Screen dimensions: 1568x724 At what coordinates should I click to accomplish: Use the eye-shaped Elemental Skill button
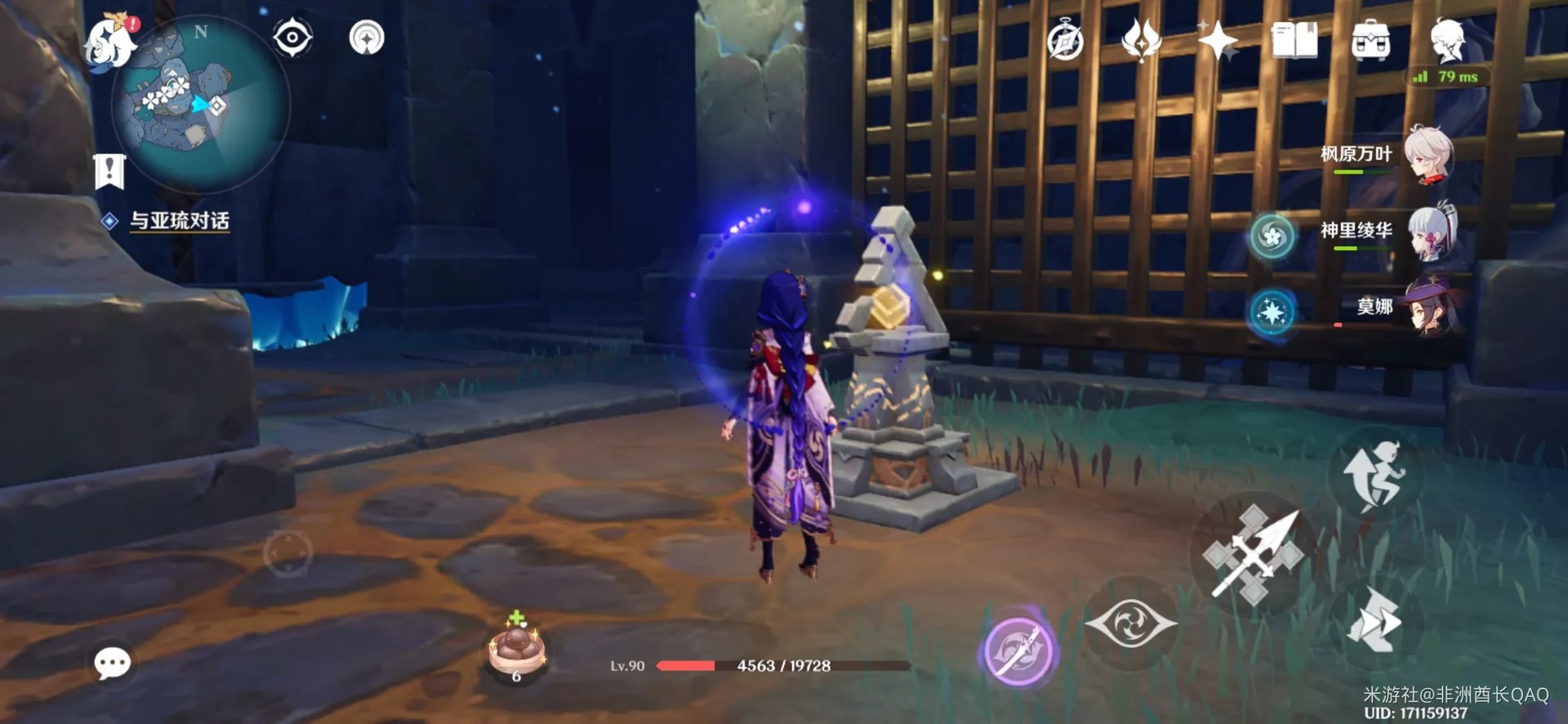(1131, 623)
